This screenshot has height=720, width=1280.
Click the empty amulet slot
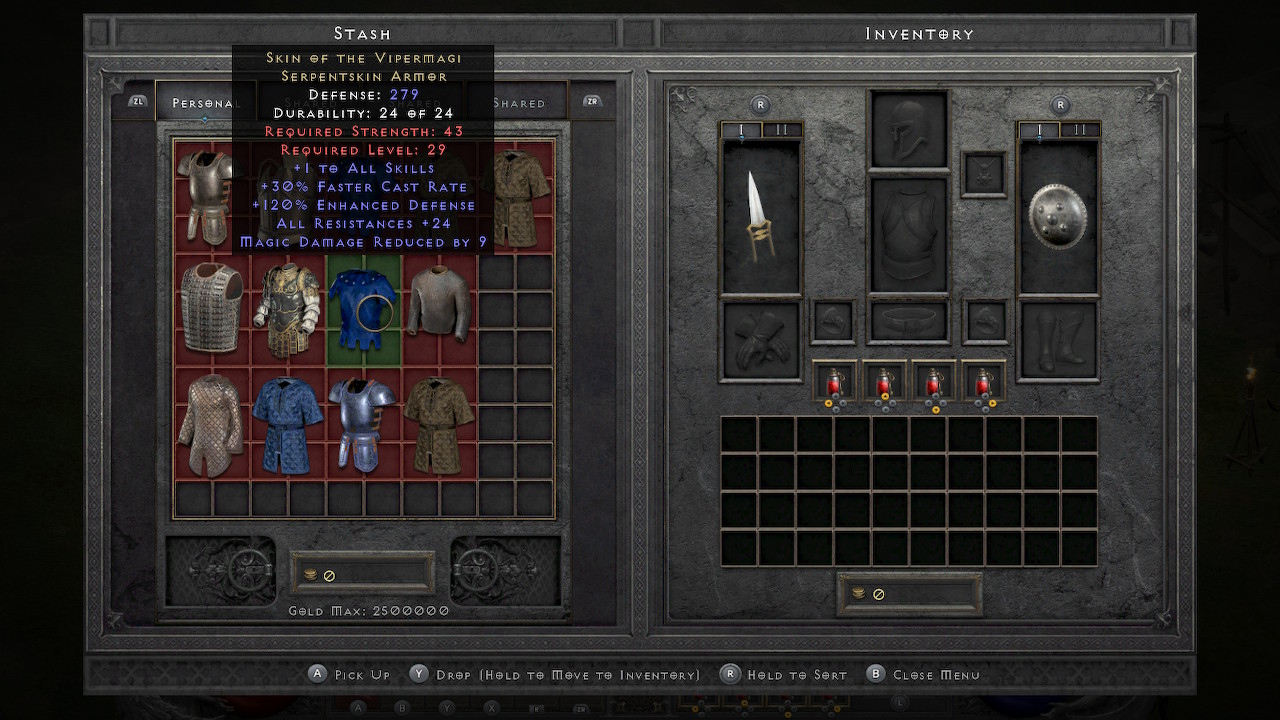[983, 173]
